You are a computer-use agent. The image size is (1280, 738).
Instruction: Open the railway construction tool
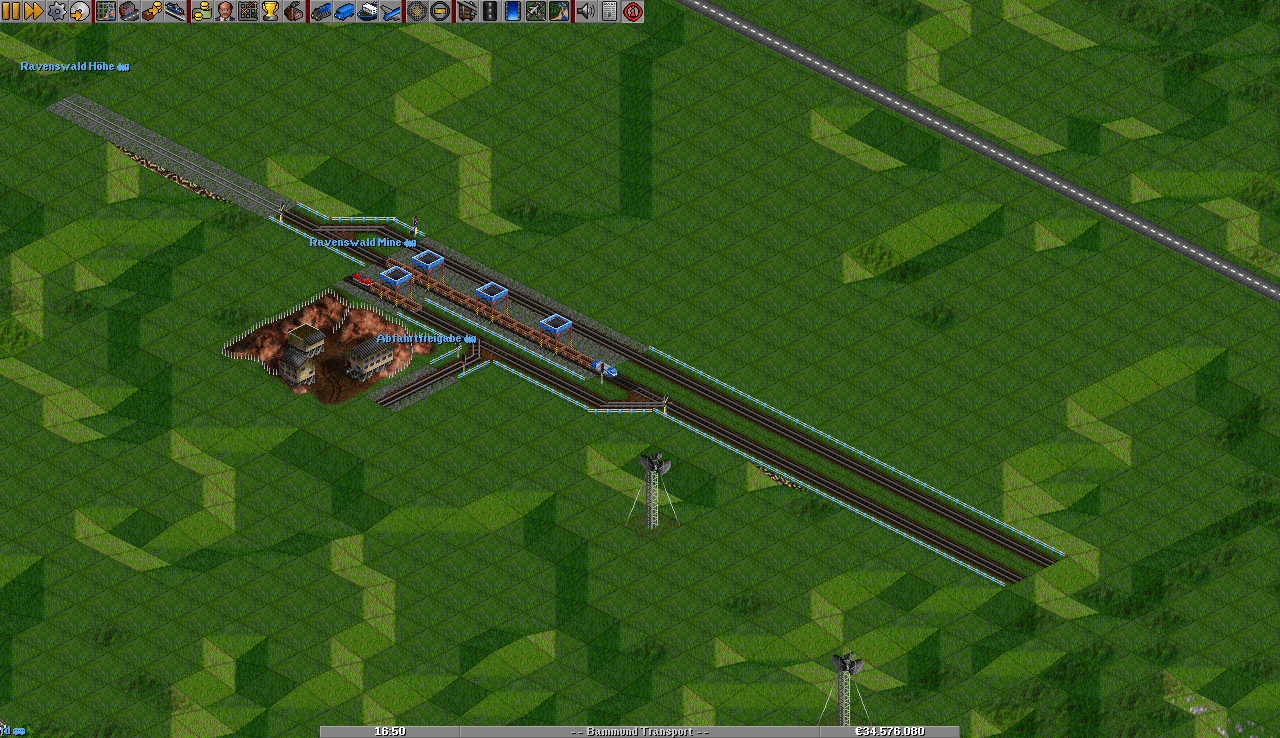(x=466, y=11)
